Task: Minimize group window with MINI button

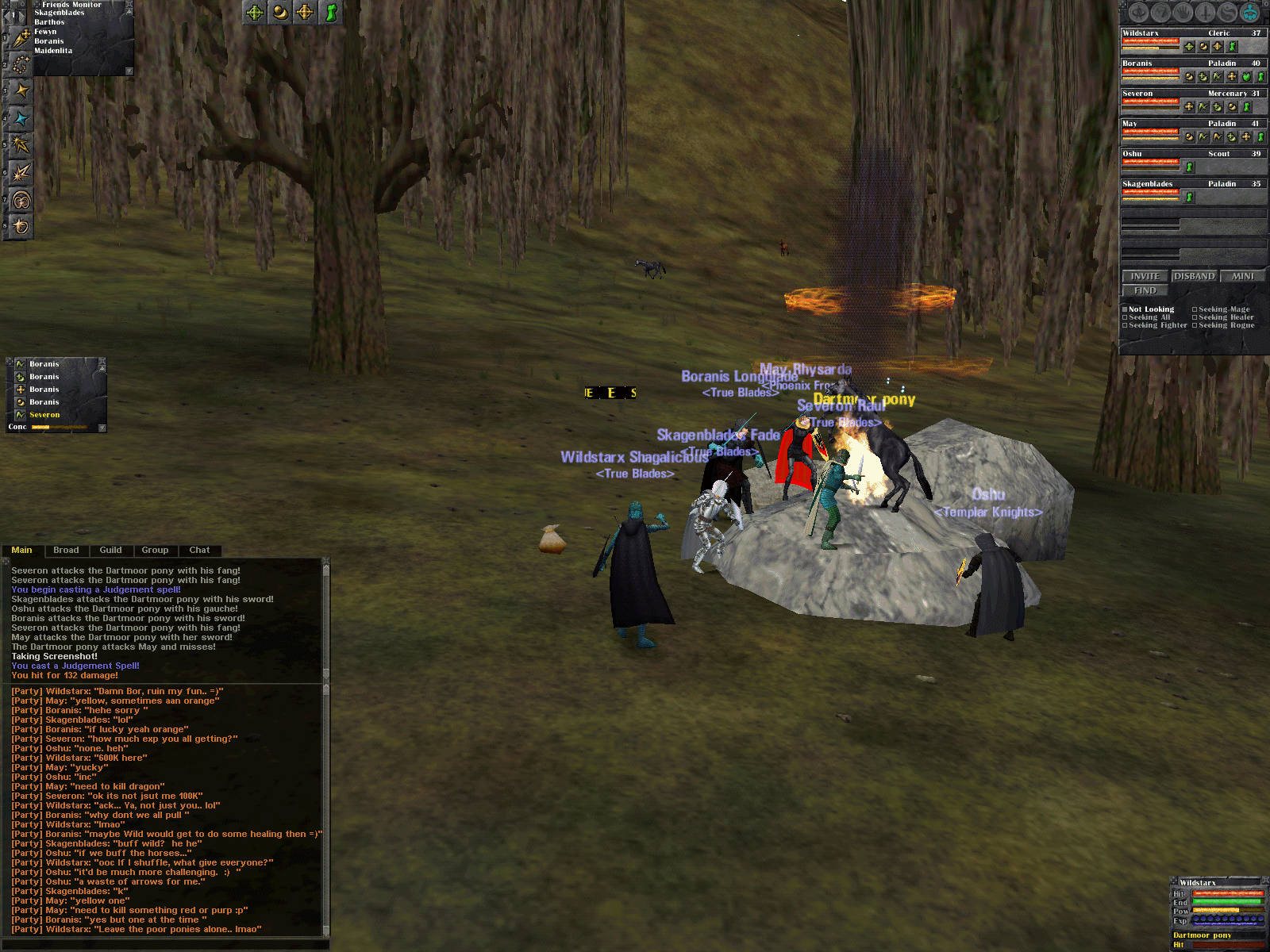Action: 1242,276
